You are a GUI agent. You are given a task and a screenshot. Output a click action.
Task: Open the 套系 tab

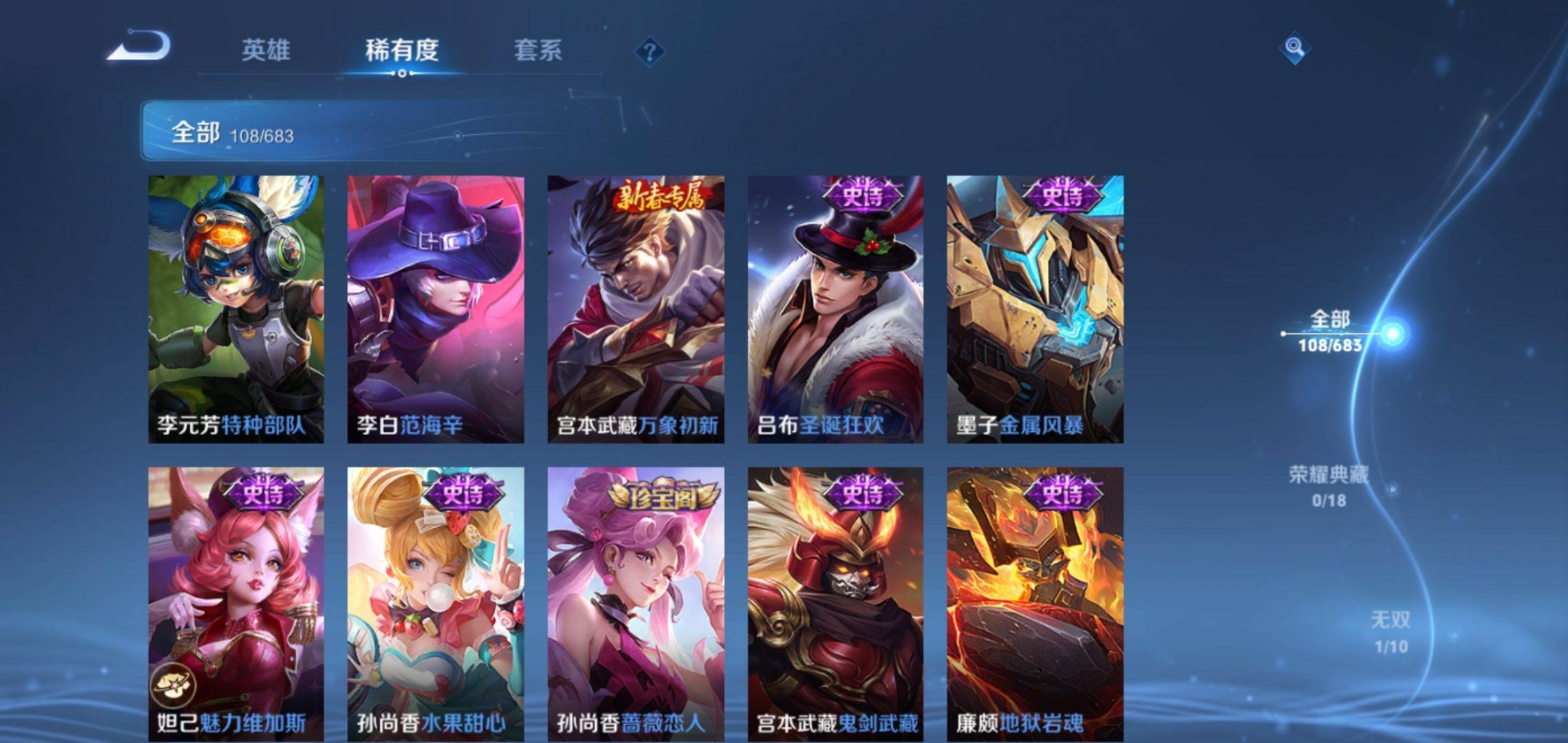(538, 50)
